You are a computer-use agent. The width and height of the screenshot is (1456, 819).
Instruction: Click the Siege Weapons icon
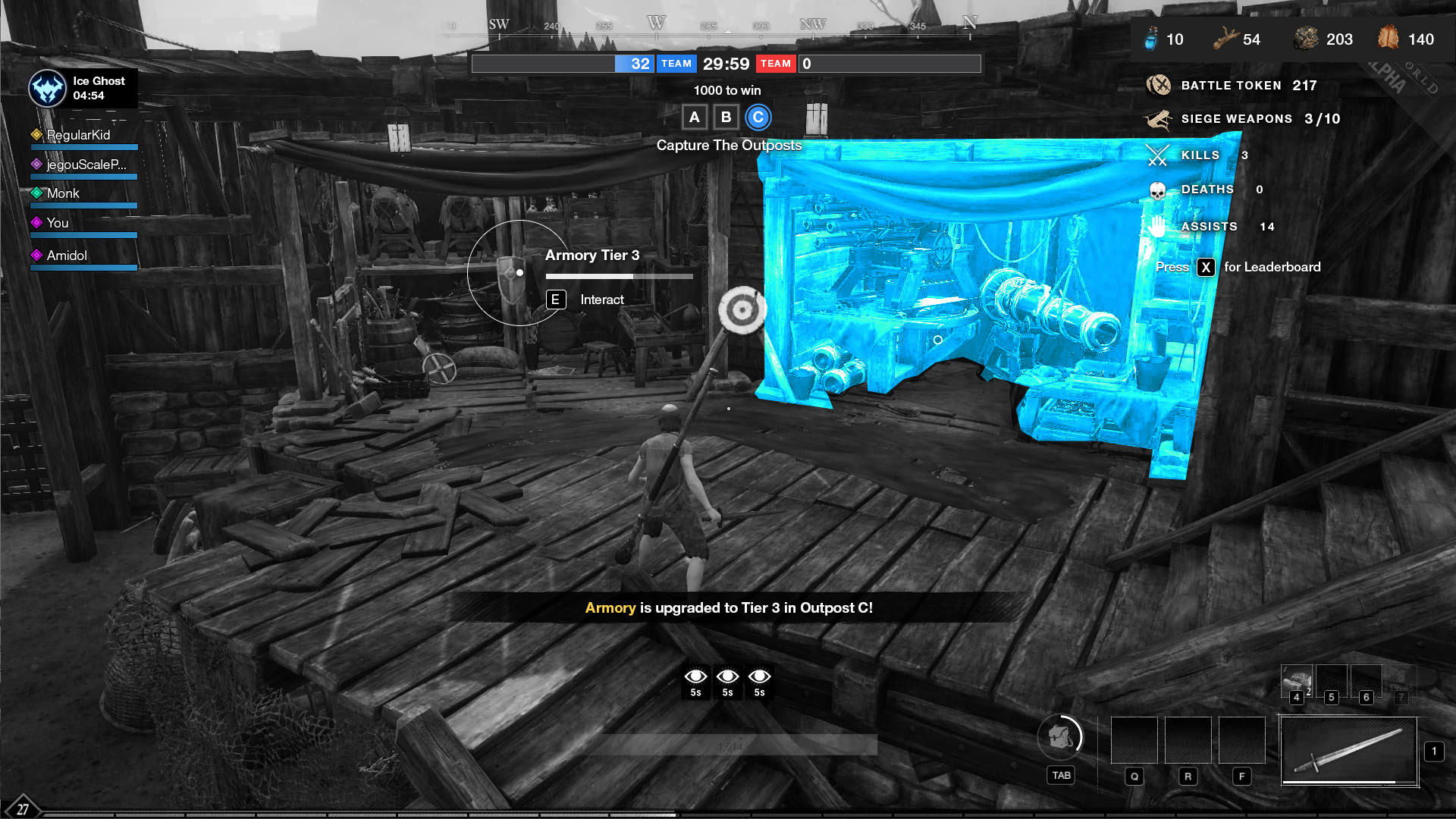[x=1158, y=119]
